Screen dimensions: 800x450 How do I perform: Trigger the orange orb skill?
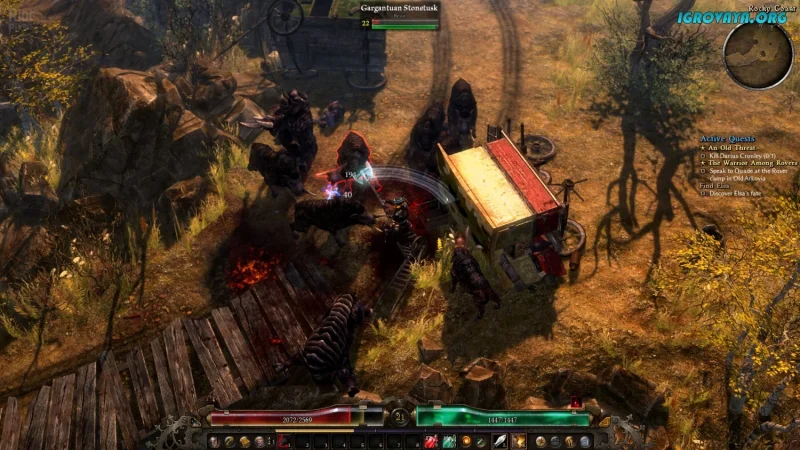467,441
